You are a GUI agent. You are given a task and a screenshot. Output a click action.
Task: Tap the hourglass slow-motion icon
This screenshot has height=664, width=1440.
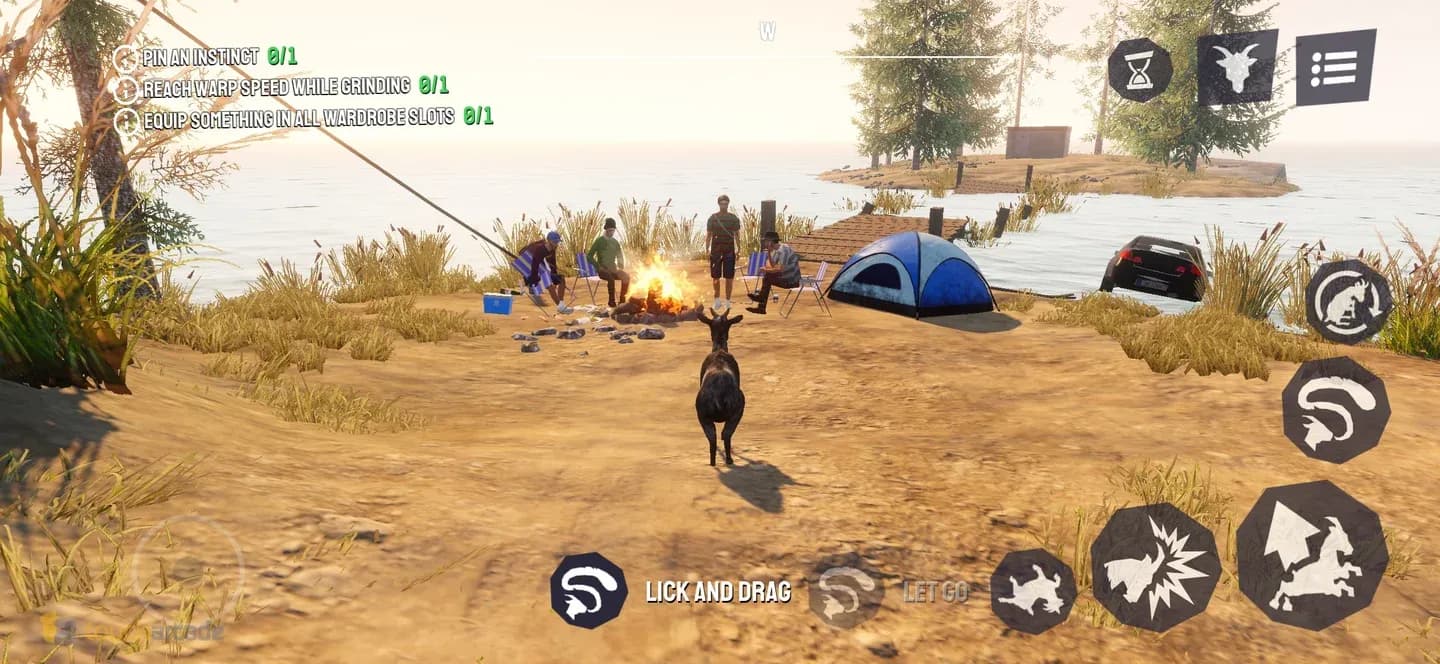[x=1139, y=69]
